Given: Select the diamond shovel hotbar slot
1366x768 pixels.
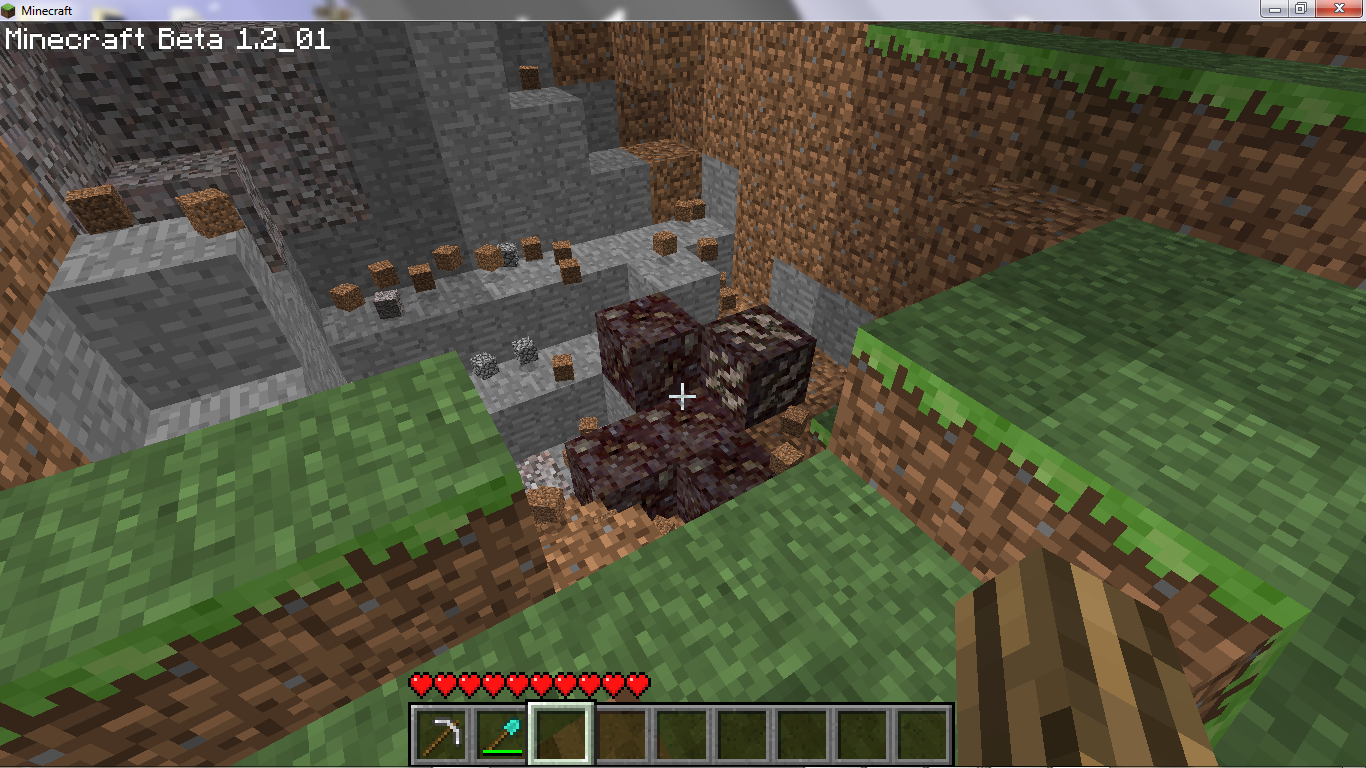Looking at the screenshot, I should tap(501, 734).
